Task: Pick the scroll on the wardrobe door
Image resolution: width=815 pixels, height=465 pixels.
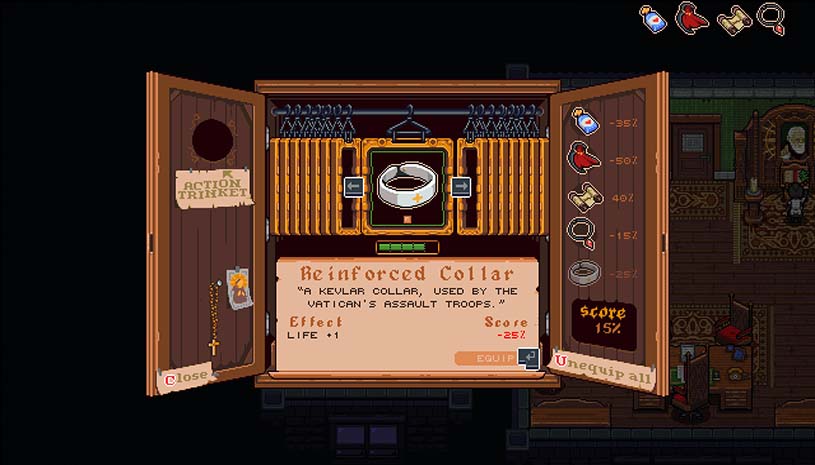Action: point(585,197)
